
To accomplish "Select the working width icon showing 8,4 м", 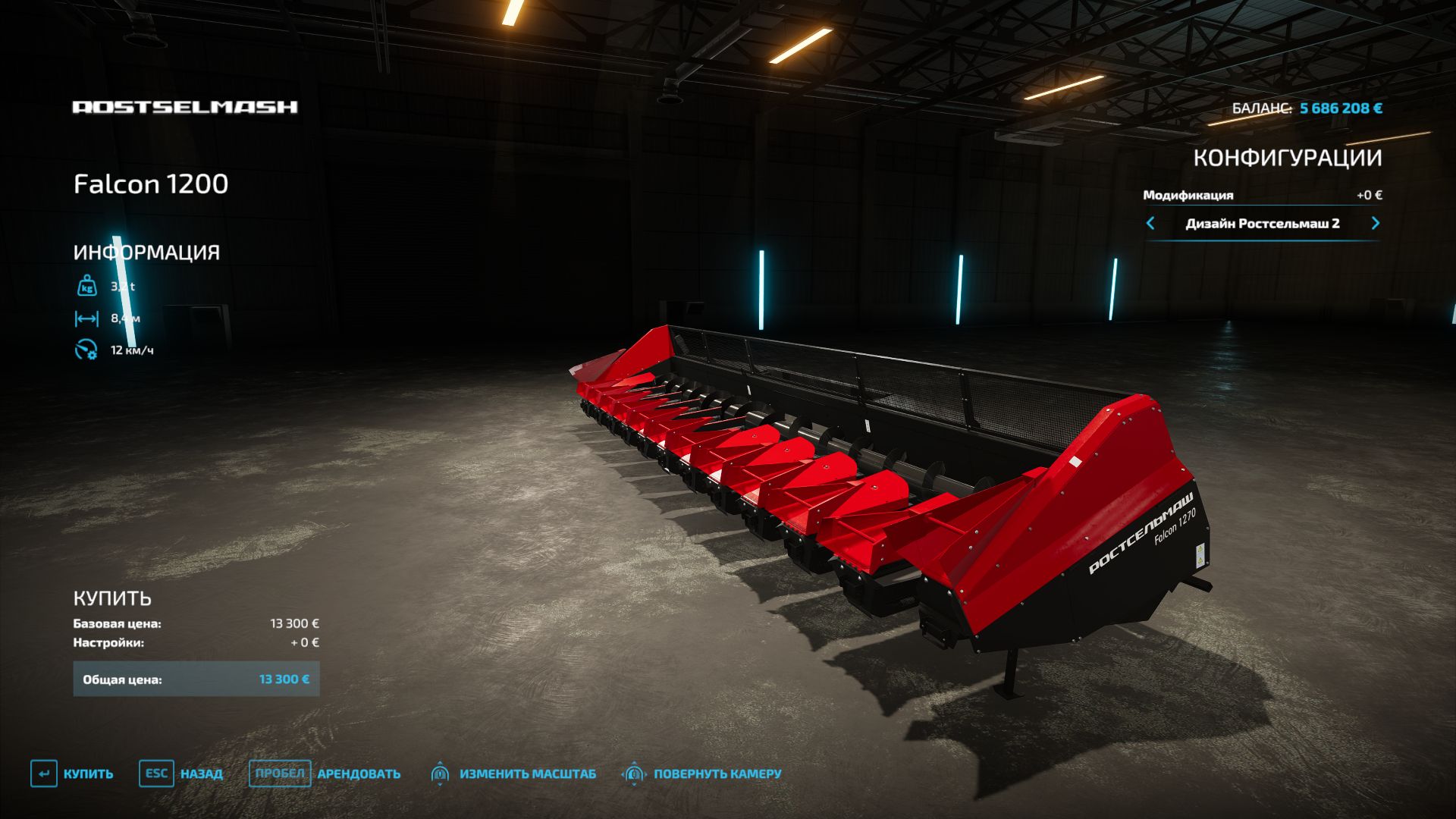I will coord(86,318).
